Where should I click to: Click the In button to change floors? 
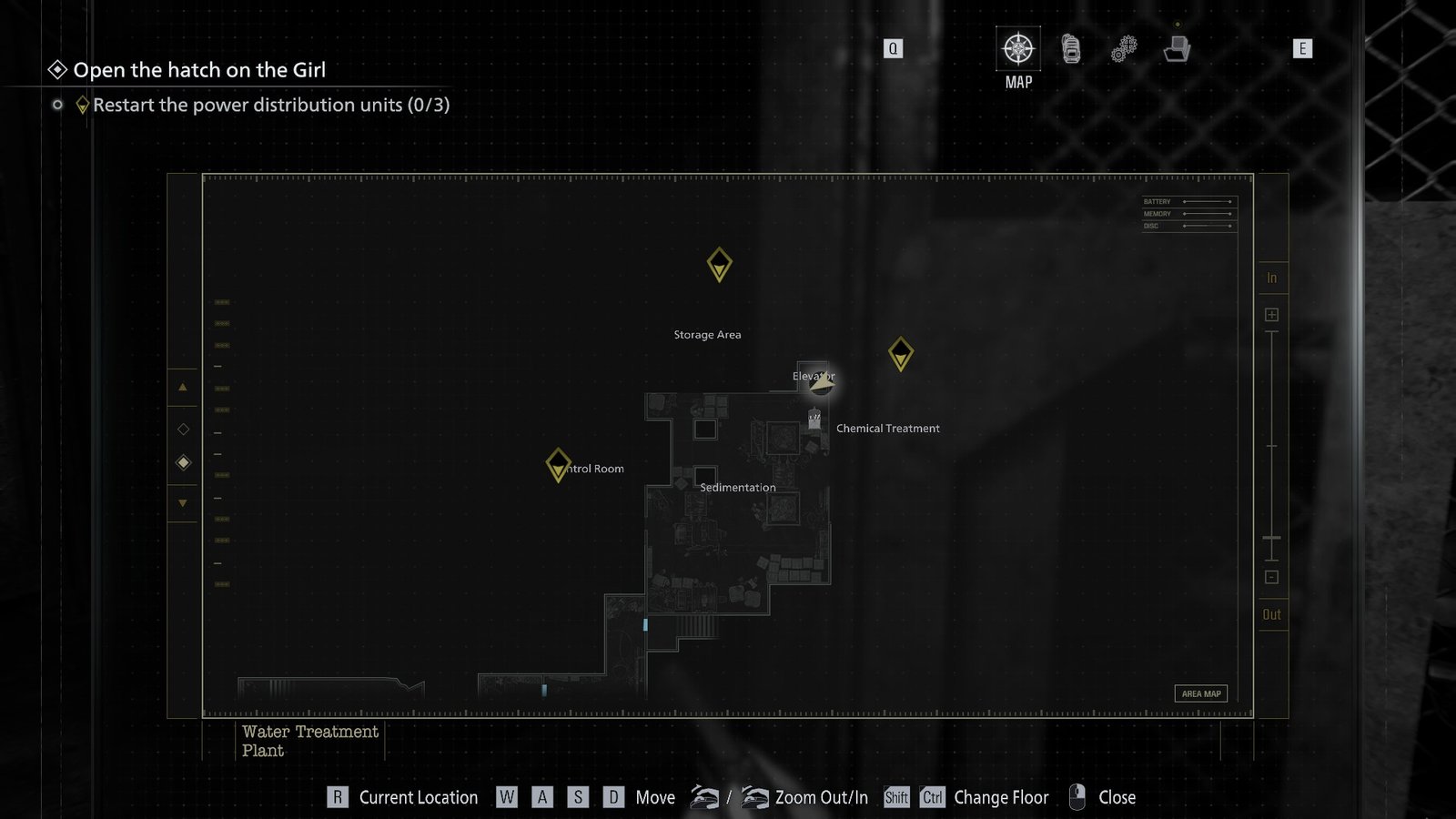(1270, 278)
